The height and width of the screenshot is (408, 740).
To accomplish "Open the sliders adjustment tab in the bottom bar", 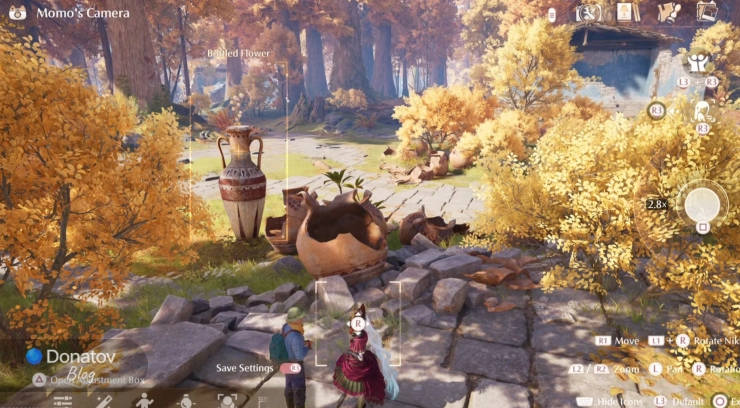I will pos(62,401).
